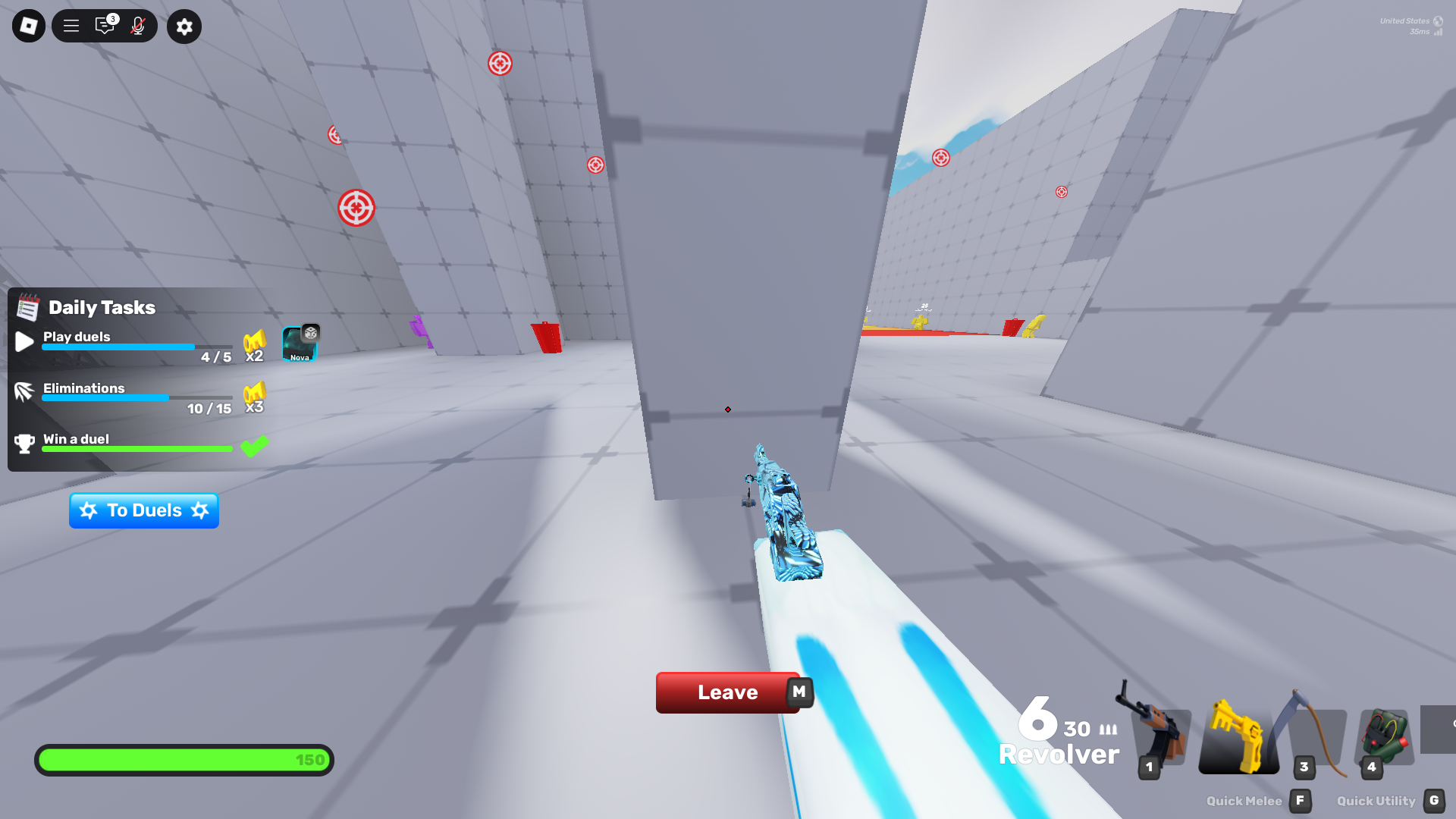Select the Play duels daily task
The height and width of the screenshot is (819, 1456).
136,346
